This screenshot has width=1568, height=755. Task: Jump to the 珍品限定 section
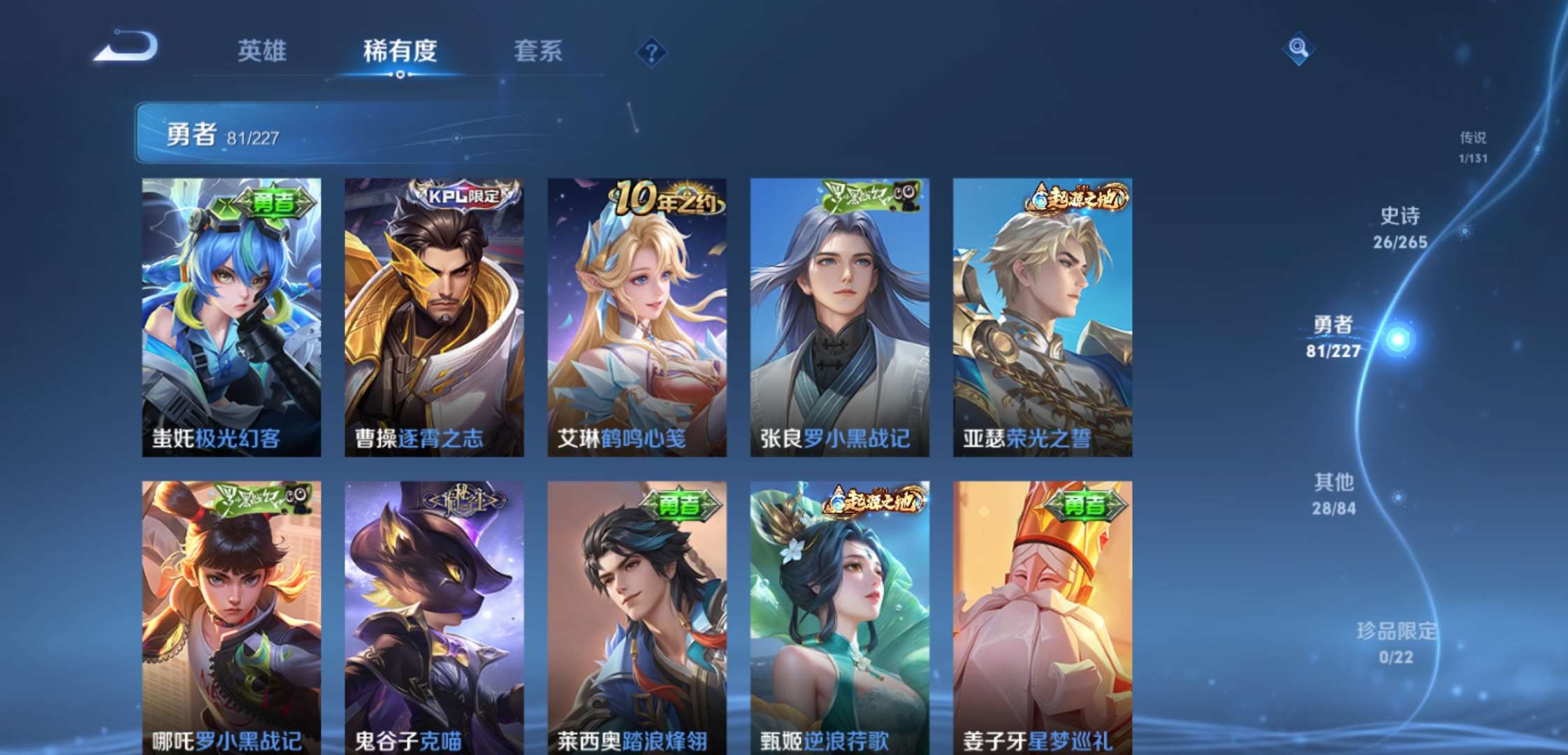coord(1395,642)
